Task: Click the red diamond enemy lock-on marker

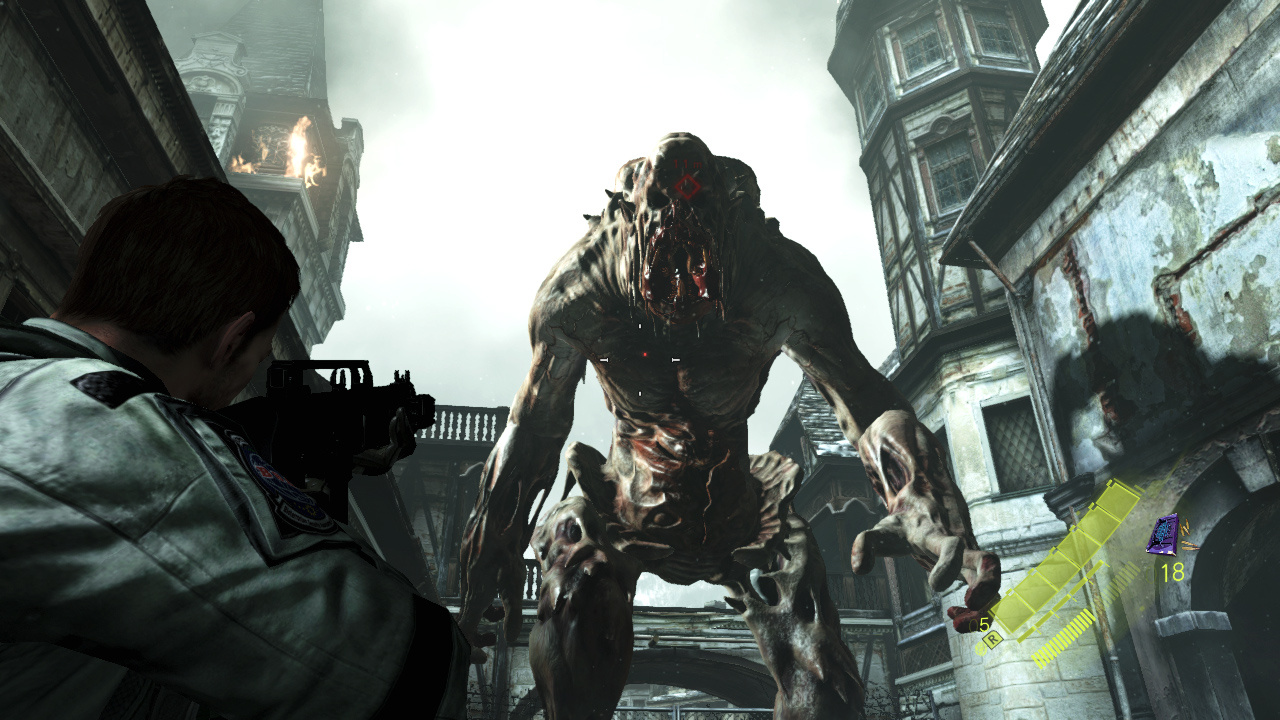Action: pos(687,186)
